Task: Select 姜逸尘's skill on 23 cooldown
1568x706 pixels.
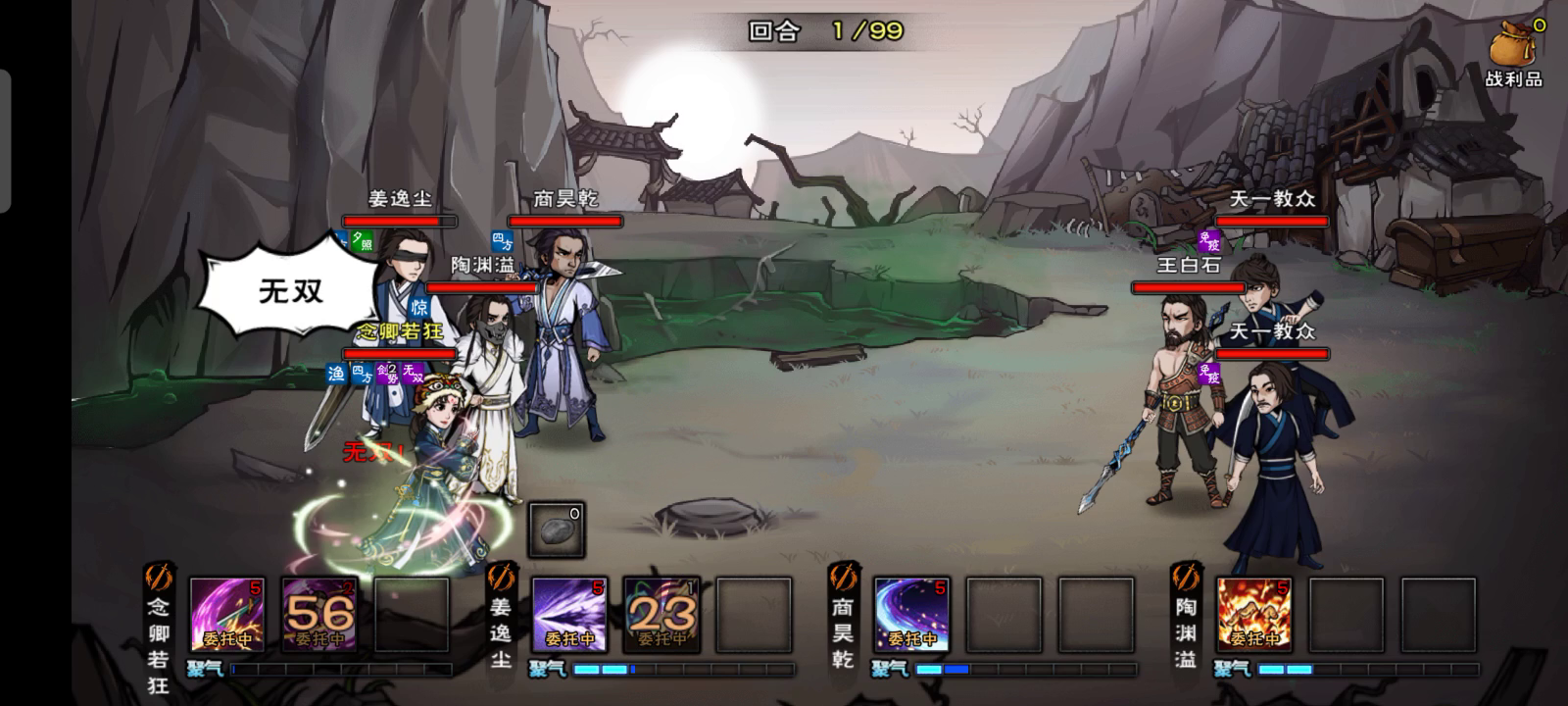Action: [661, 615]
